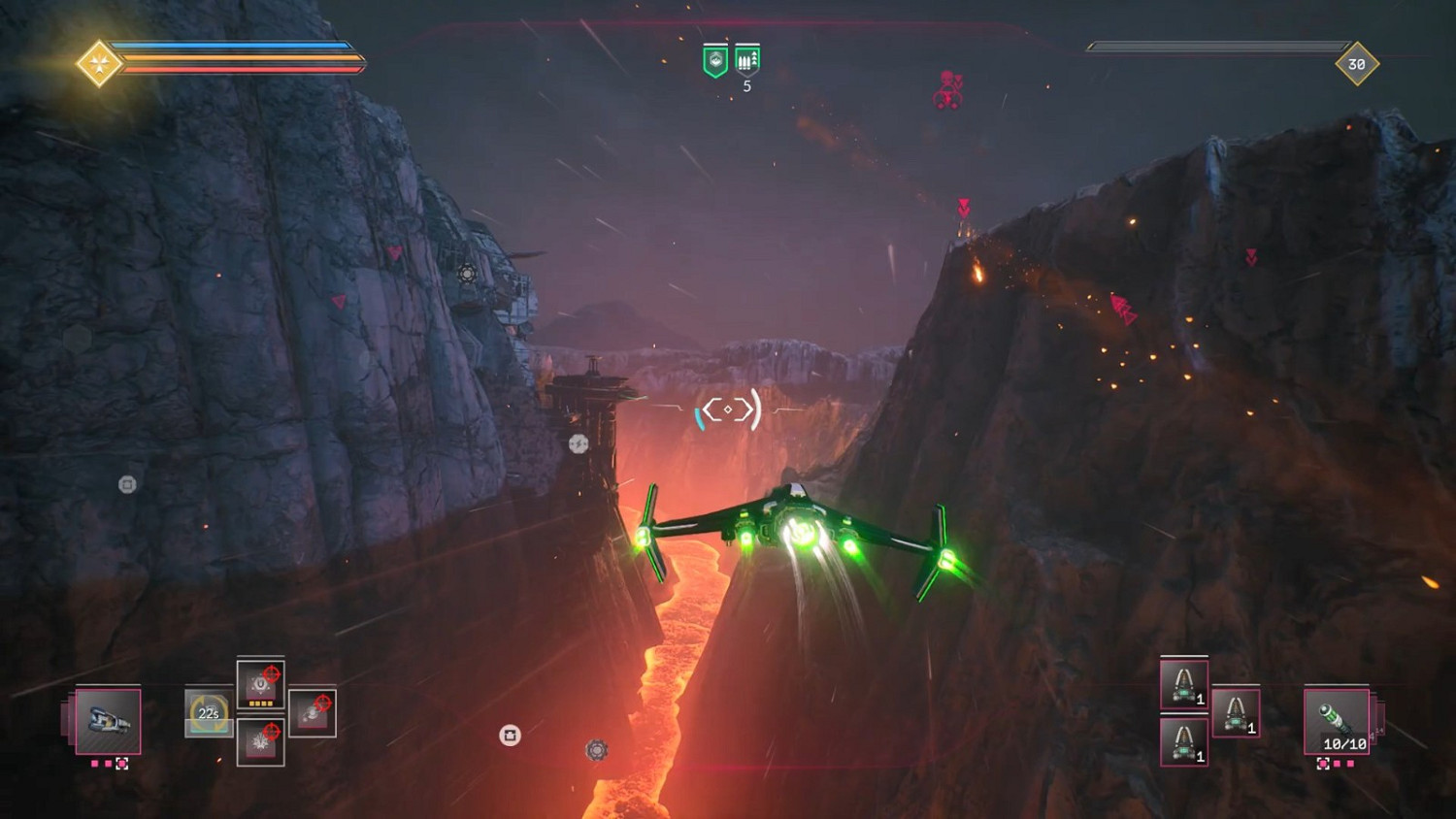Click the green shield buff badge top center
This screenshot has height=819, width=1456.
coord(714,57)
